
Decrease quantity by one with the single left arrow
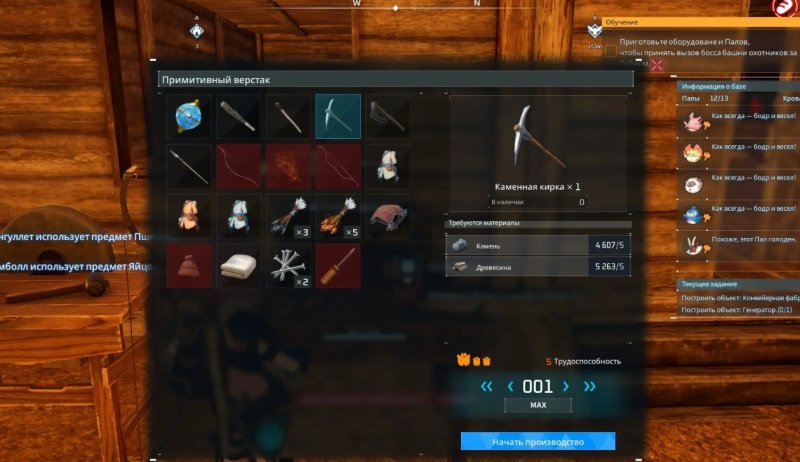[511, 386]
